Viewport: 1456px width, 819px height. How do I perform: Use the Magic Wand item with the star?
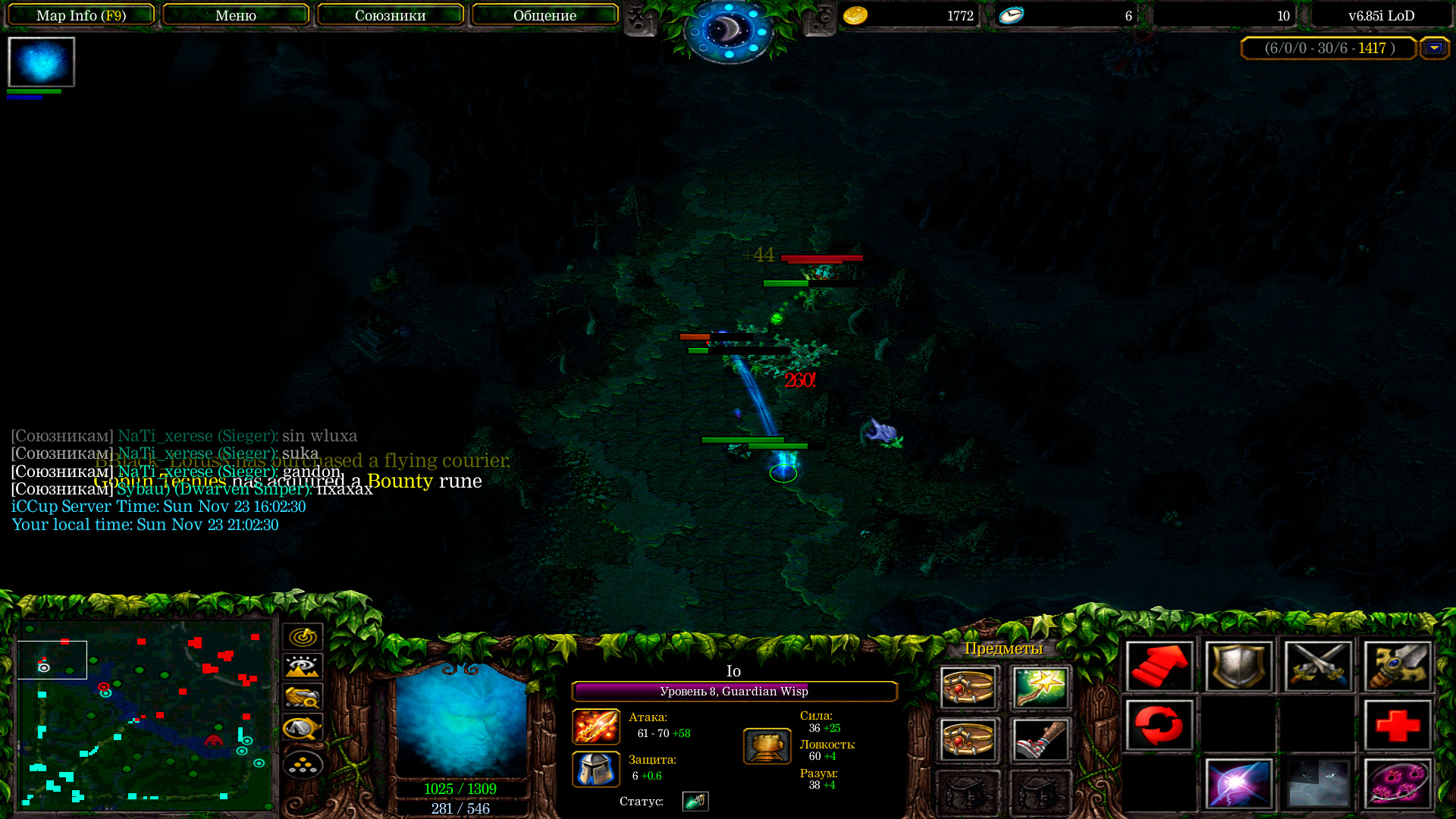(1040, 687)
